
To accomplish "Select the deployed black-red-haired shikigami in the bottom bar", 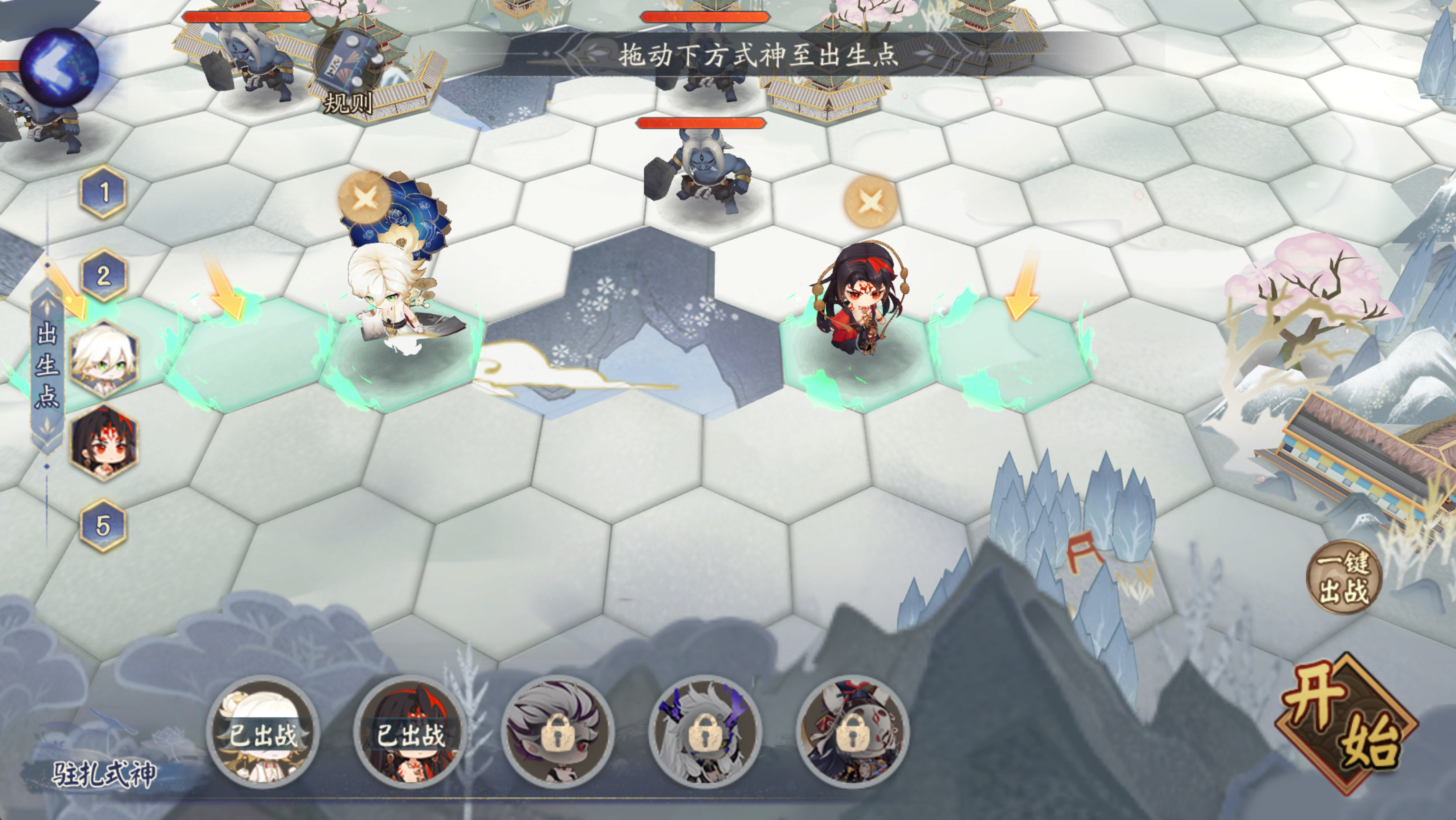I will (x=411, y=732).
